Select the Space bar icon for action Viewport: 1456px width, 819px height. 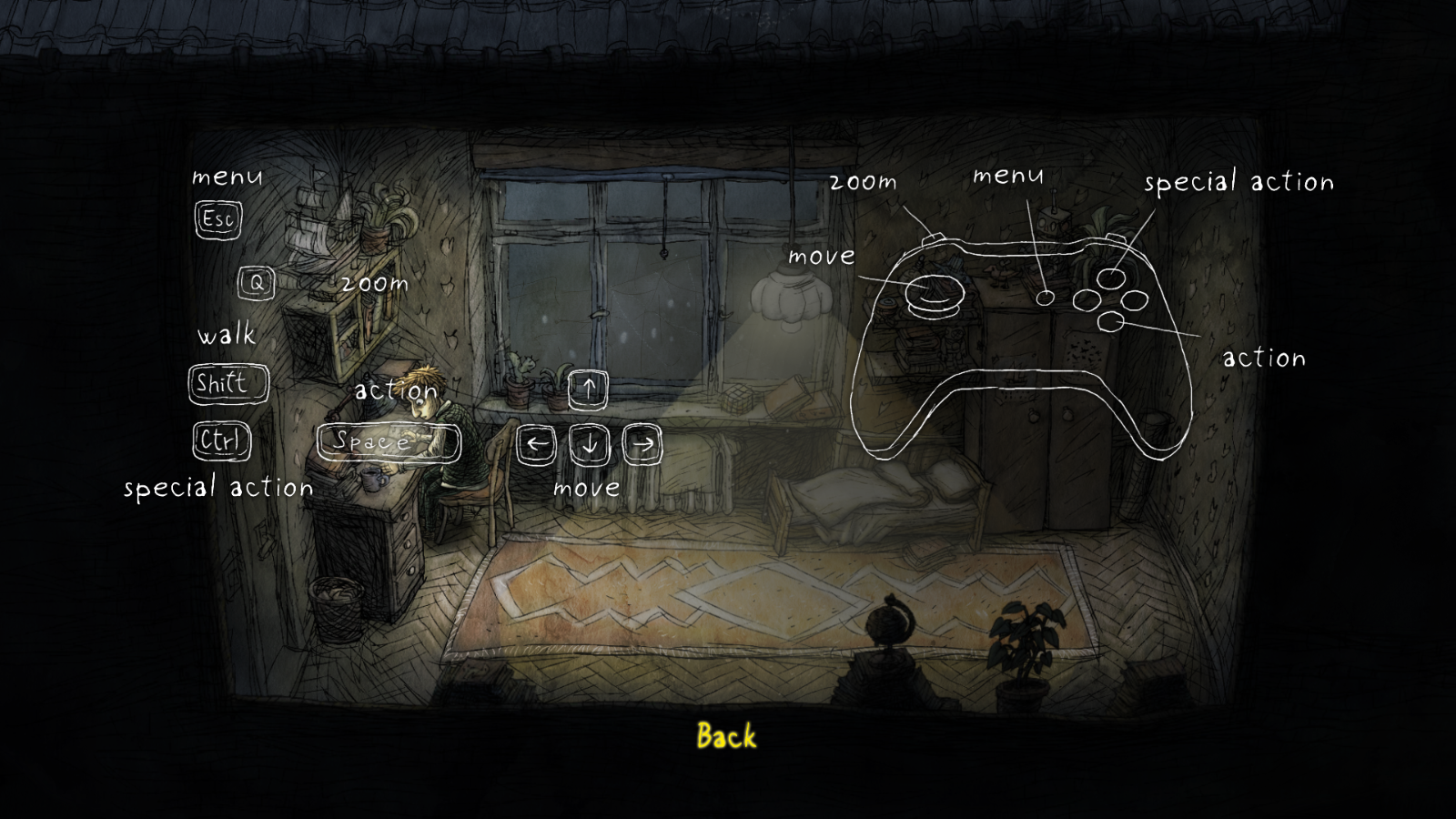tap(389, 443)
